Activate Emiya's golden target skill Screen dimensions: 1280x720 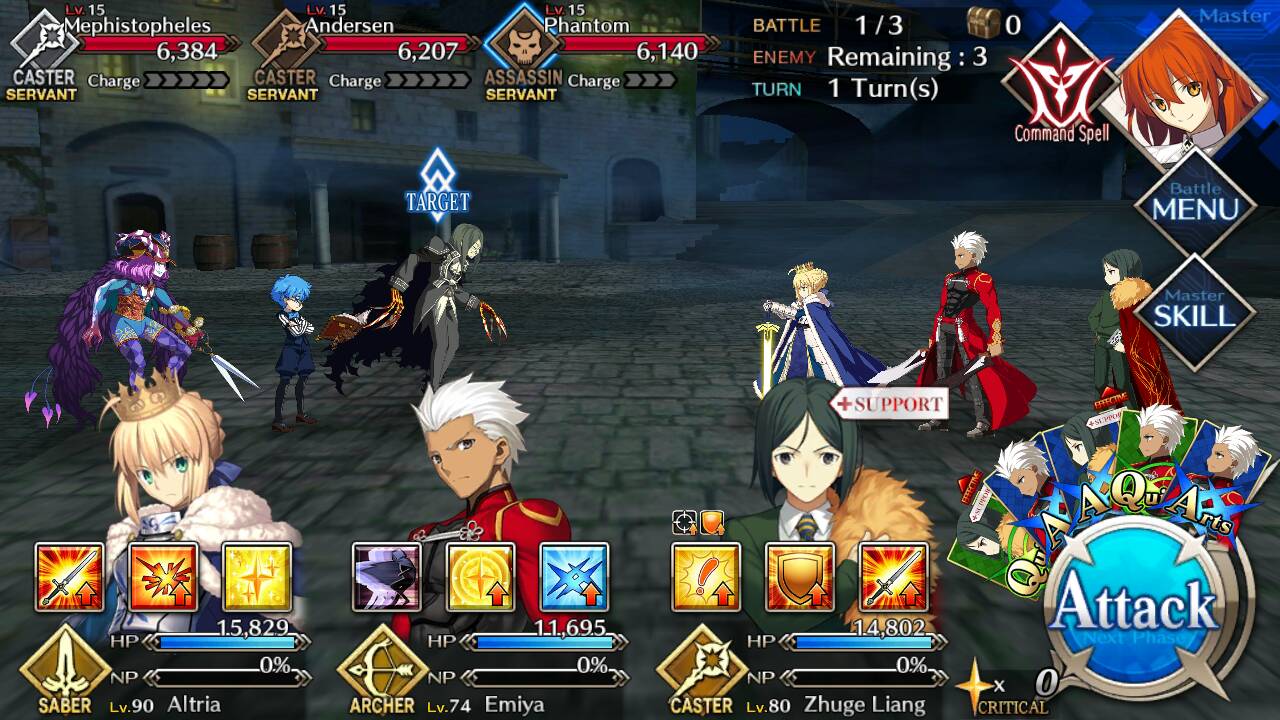pos(480,577)
